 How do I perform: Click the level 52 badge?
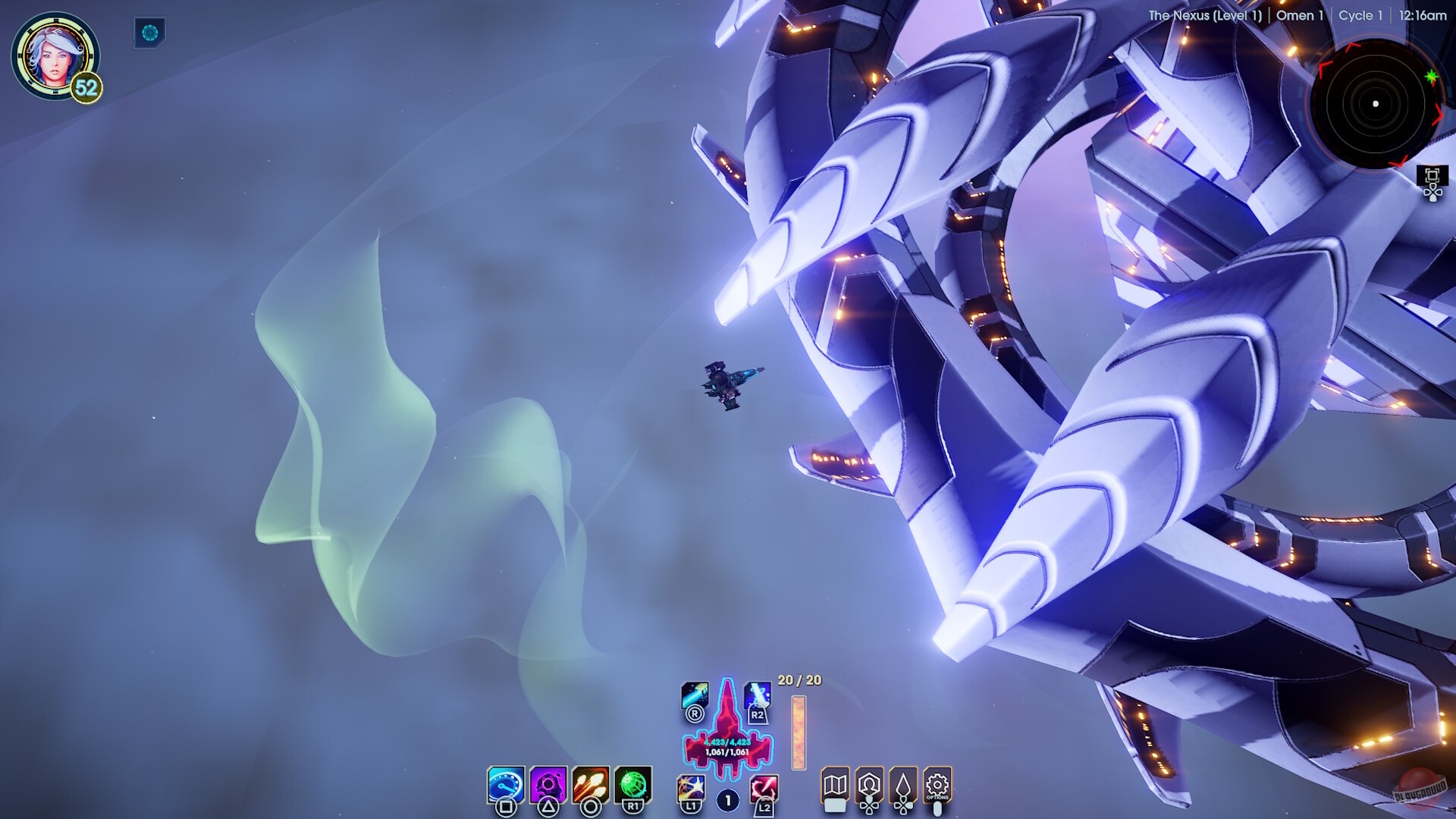tap(86, 89)
